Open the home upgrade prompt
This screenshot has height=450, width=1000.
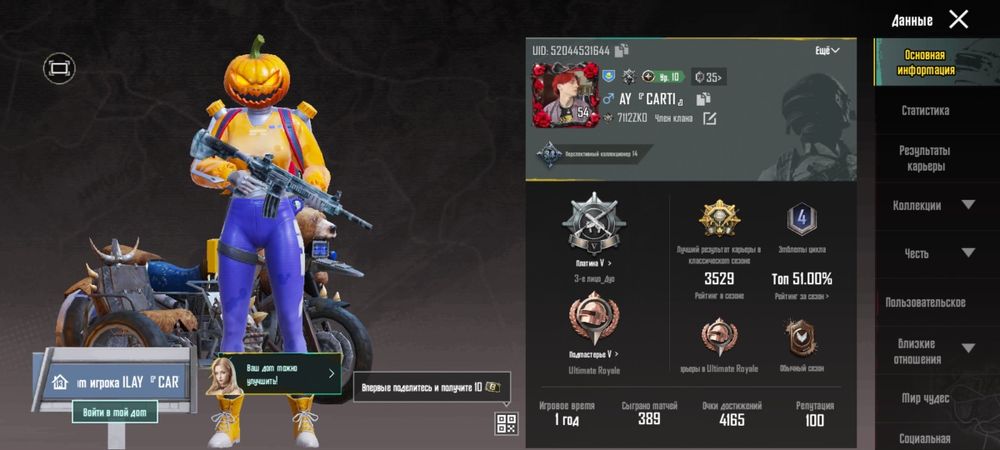click(x=277, y=373)
